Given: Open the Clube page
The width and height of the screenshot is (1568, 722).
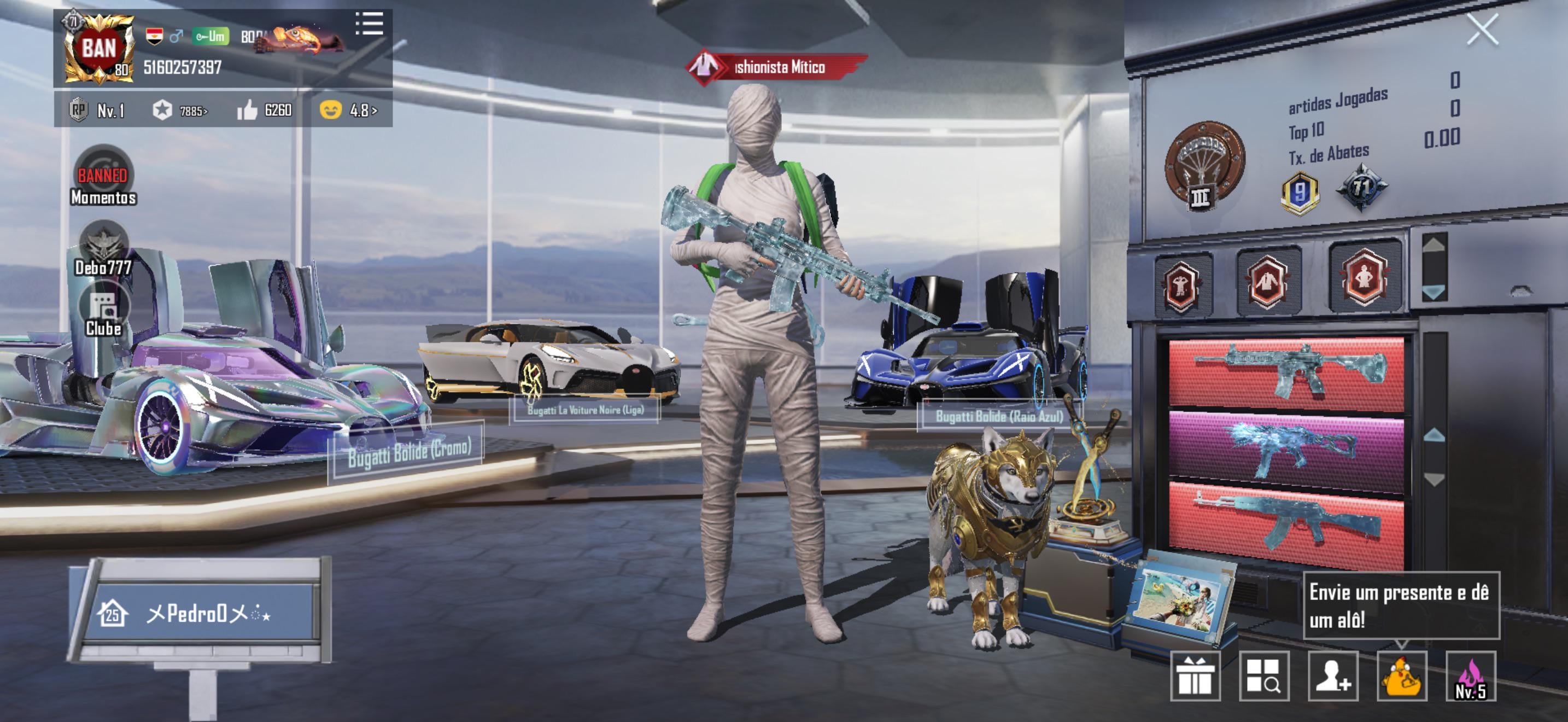Looking at the screenshot, I should (x=103, y=311).
